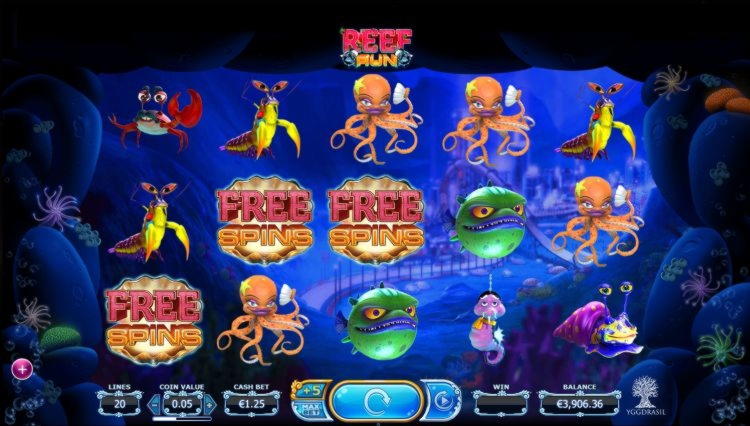The height and width of the screenshot is (426, 750).
Task: Increase the coin value
Action: pyautogui.click(x=209, y=403)
